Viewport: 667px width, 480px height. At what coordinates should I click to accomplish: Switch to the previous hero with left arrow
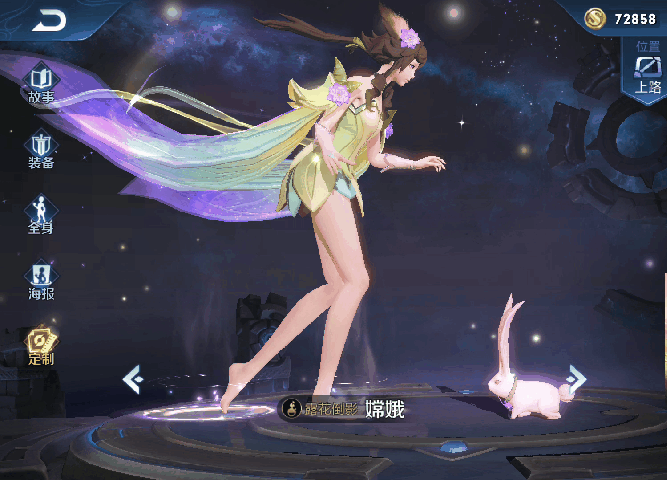pos(131,378)
